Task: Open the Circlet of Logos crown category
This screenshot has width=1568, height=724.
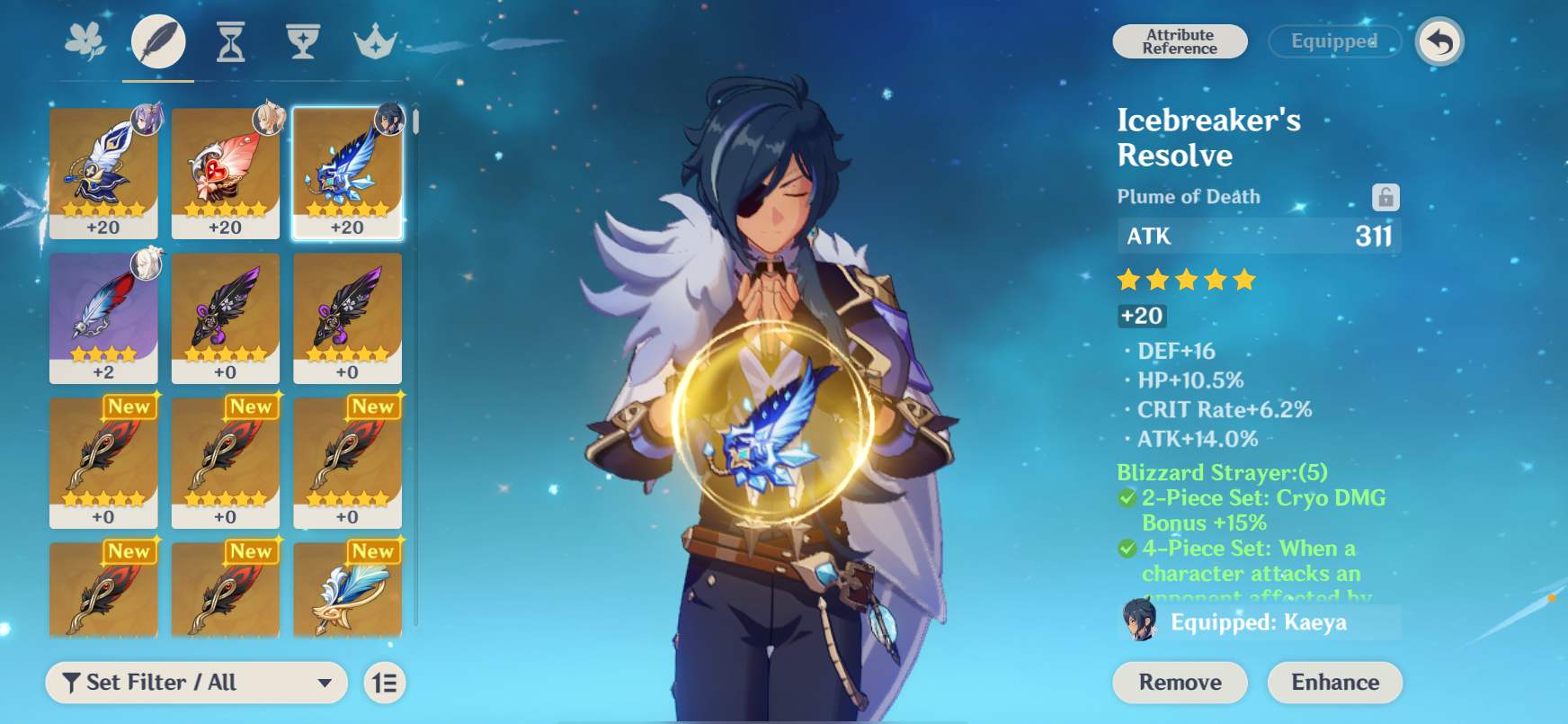Action: coord(375,40)
